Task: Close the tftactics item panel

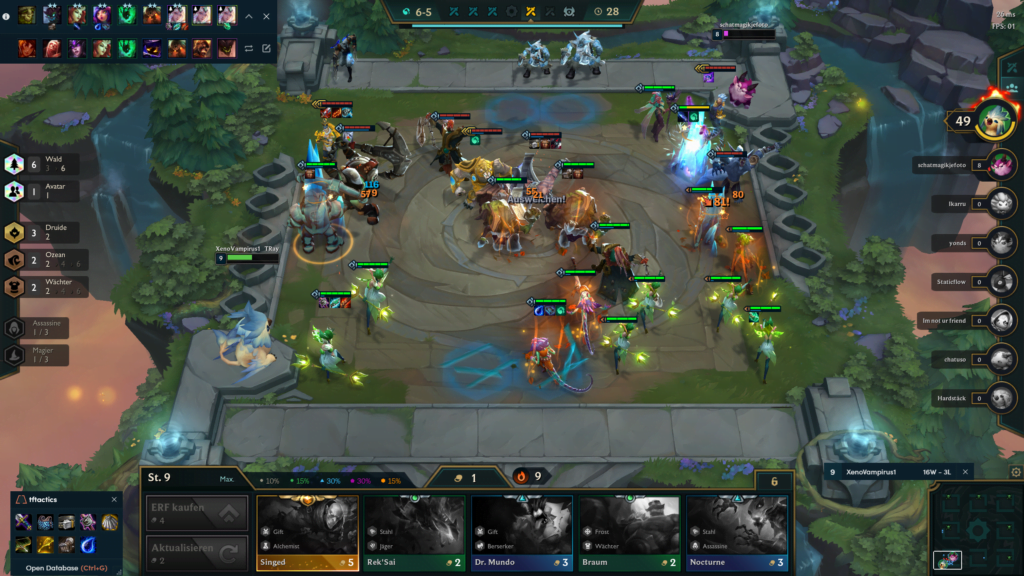Action: (114, 499)
